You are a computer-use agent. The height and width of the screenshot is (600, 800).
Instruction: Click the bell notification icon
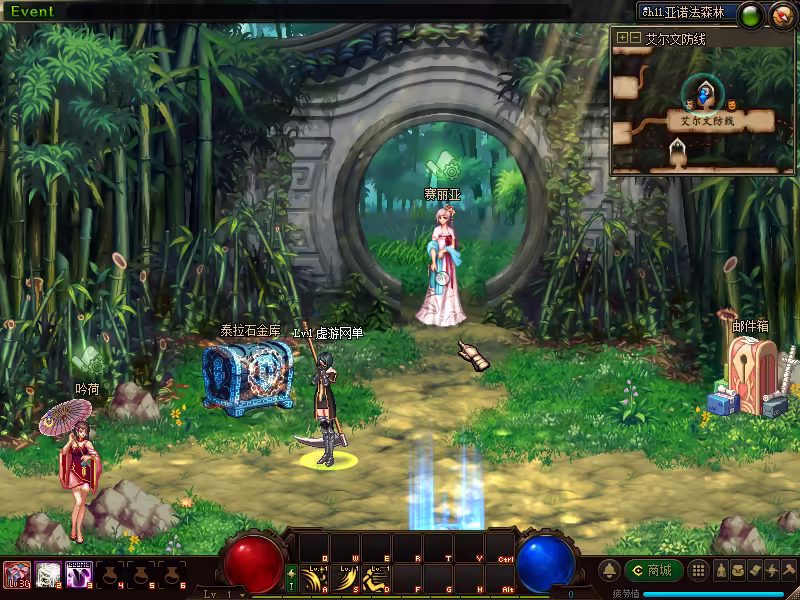point(609,570)
